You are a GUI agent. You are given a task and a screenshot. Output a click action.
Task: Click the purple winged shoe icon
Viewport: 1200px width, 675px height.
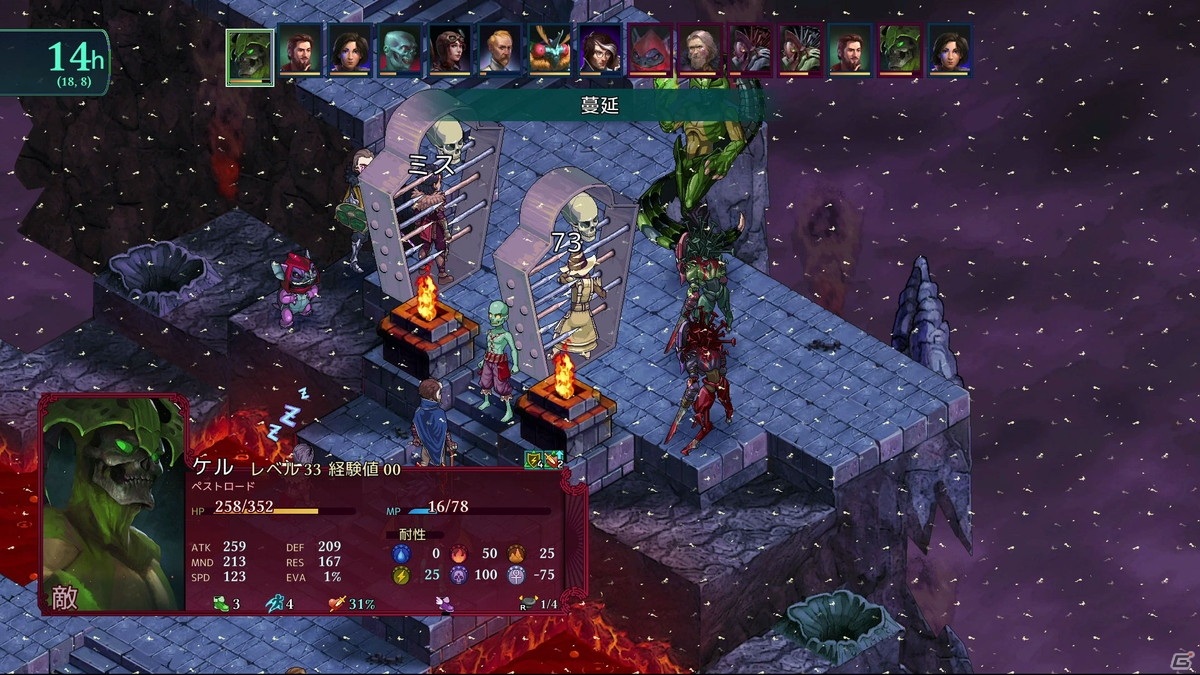click(445, 603)
